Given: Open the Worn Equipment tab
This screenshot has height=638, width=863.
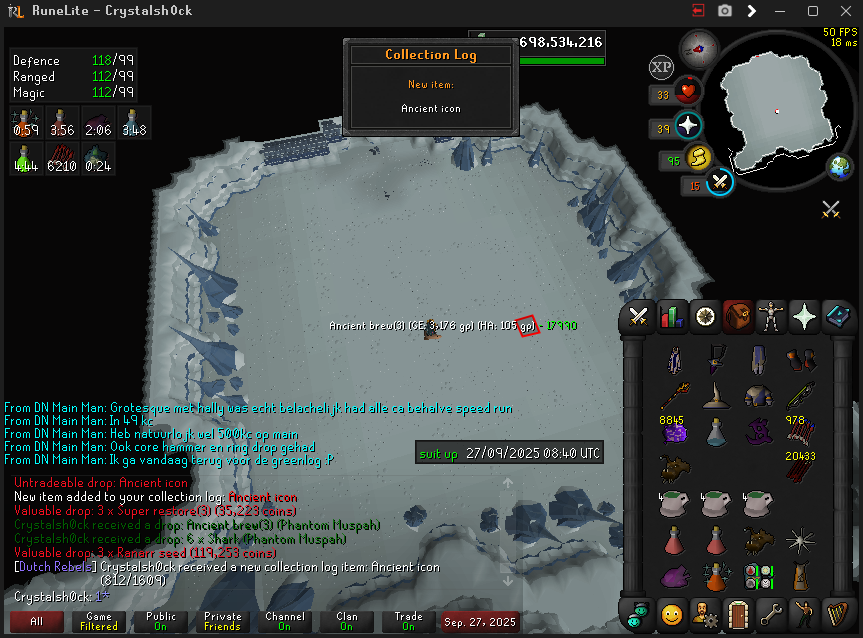Looking at the screenshot, I should click(x=772, y=317).
